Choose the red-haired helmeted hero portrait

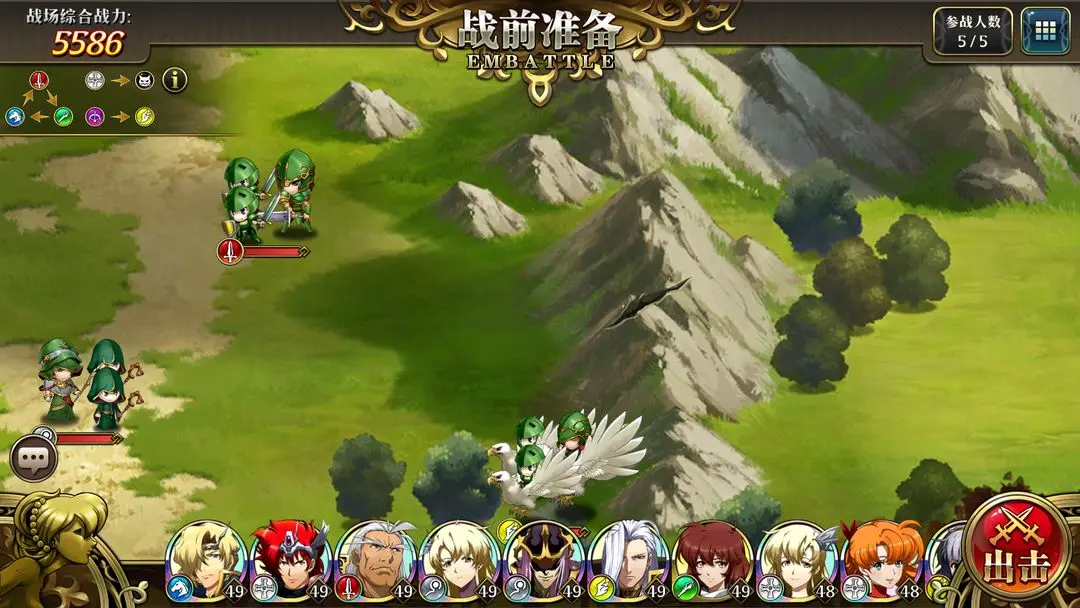coord(289,560)
